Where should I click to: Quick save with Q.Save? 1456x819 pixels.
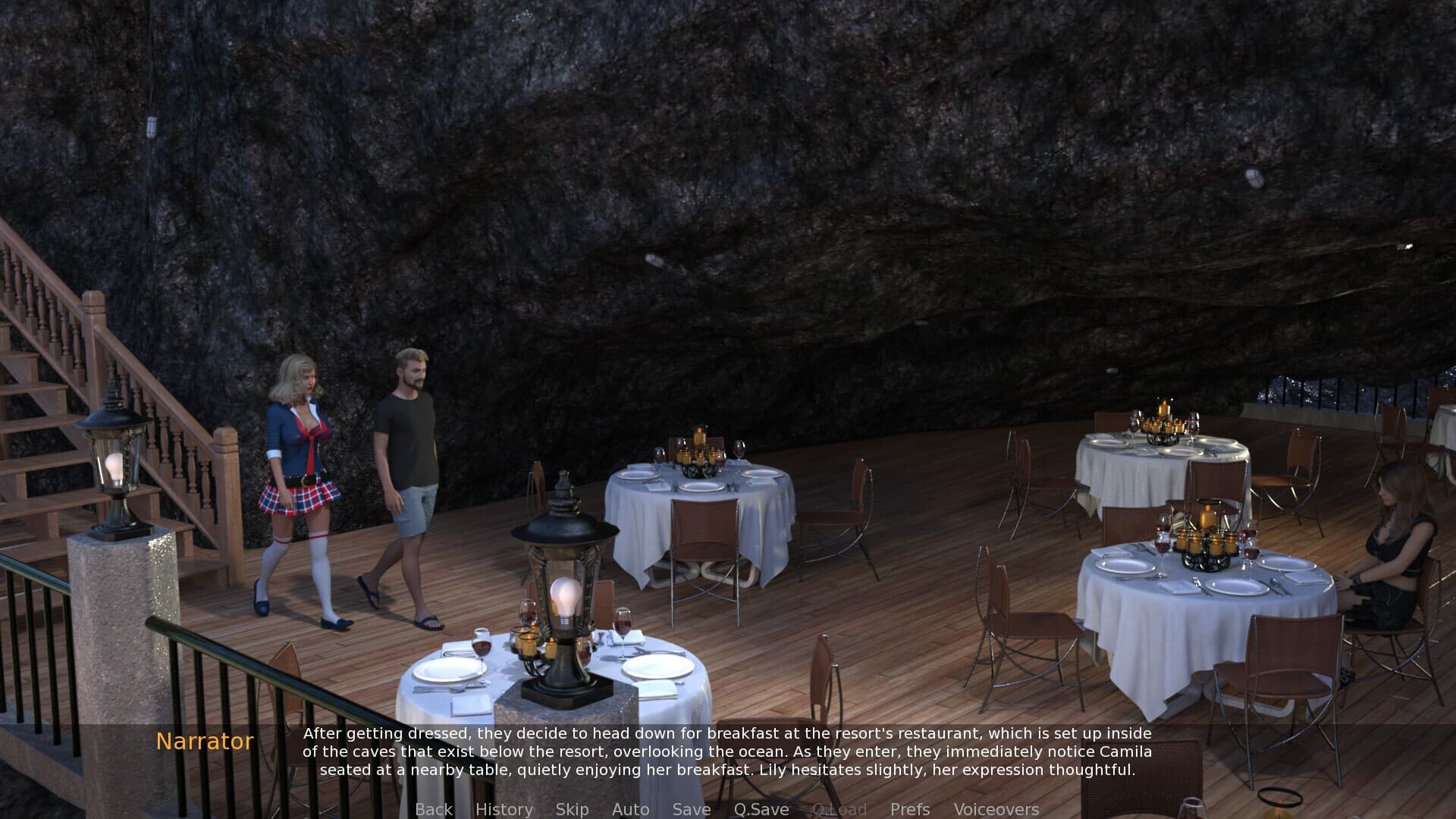761,809
